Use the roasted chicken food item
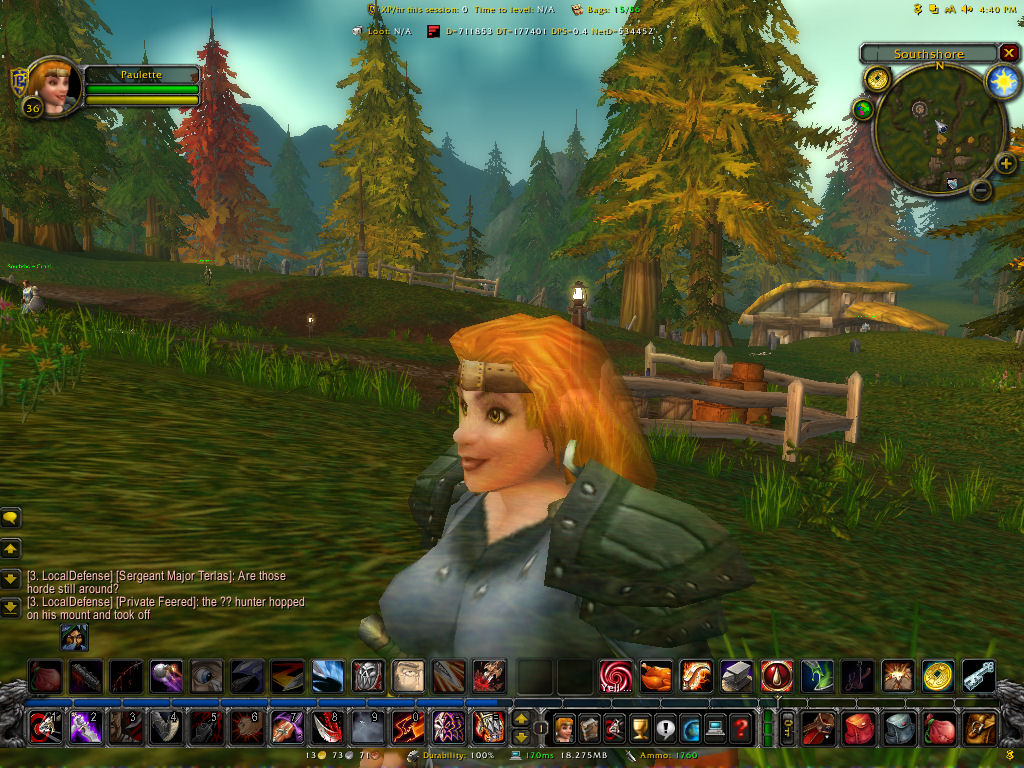Screen dimensions: 1024x768 point(656,677)
